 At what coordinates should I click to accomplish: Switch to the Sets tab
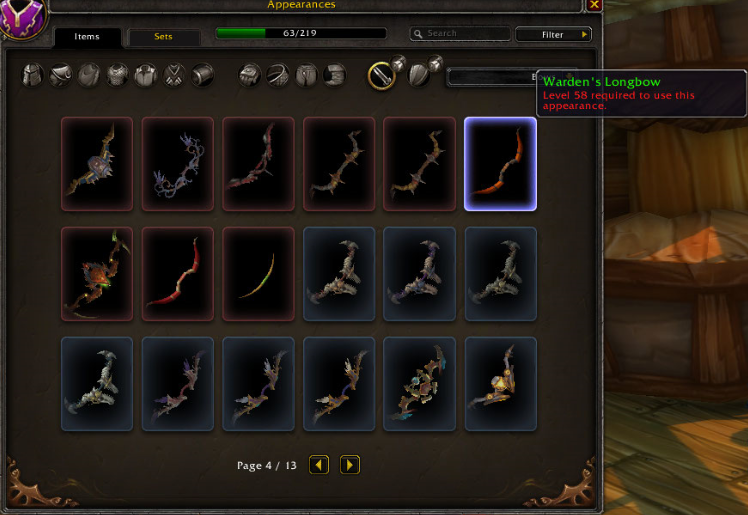pos(163,37)
